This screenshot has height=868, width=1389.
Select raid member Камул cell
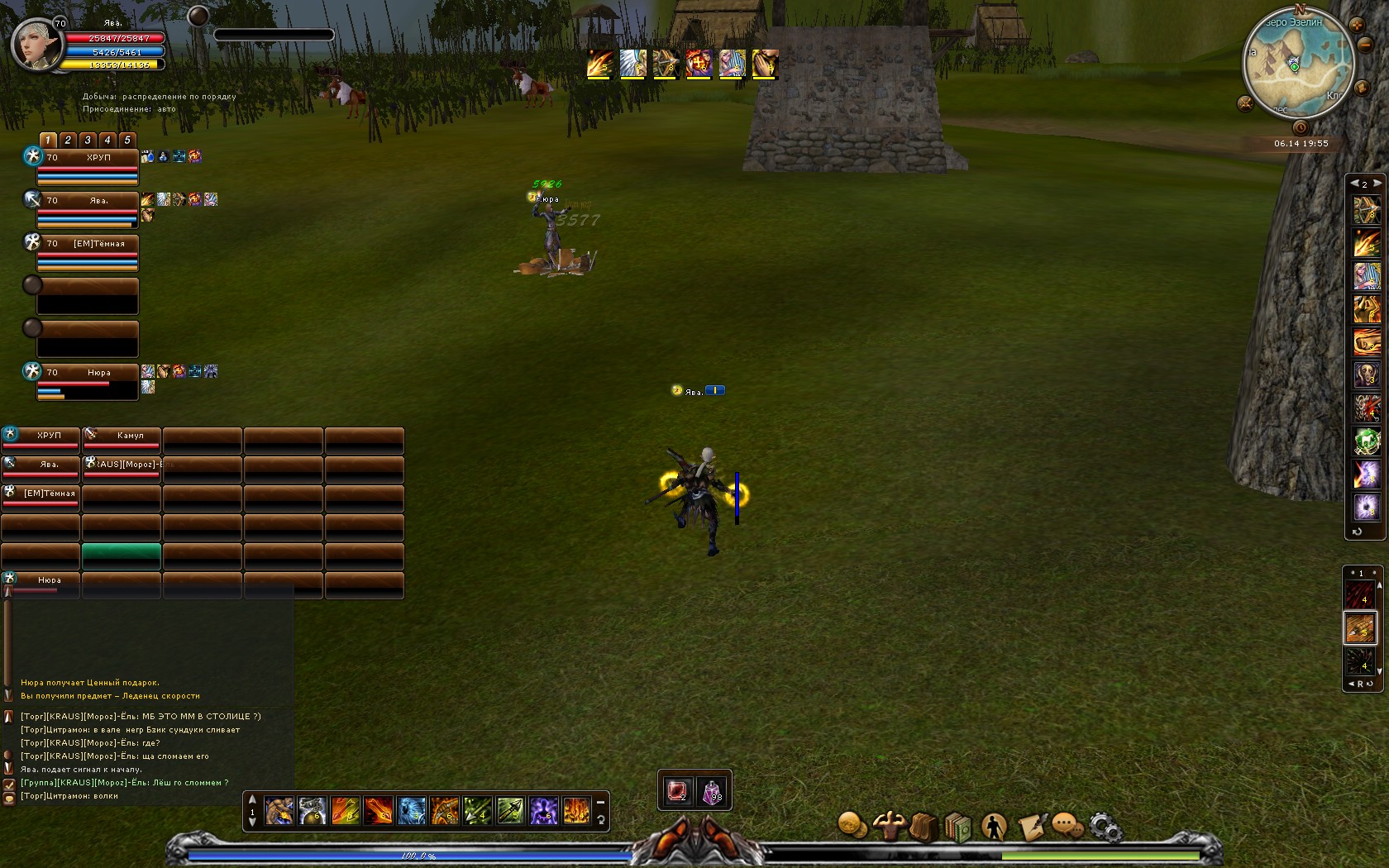coord(122,439)
